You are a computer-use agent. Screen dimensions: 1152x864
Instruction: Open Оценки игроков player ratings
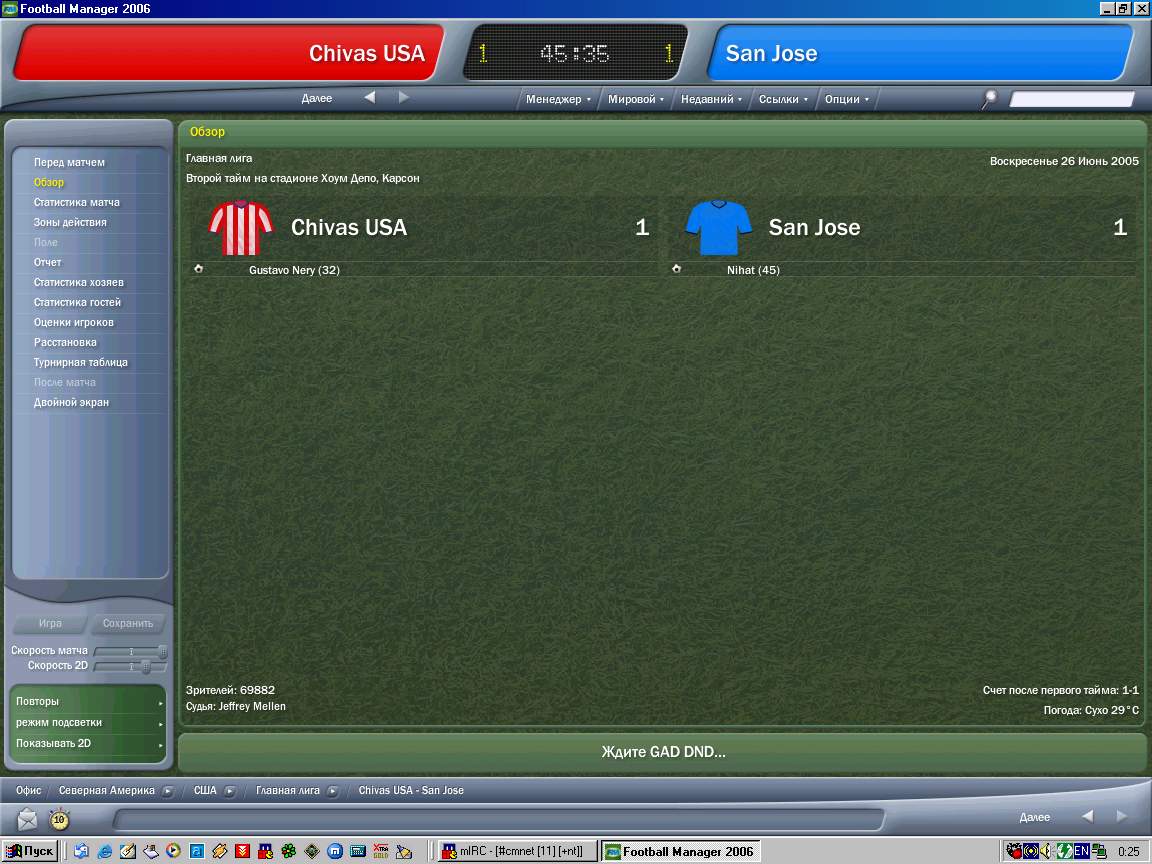[74, 322]
